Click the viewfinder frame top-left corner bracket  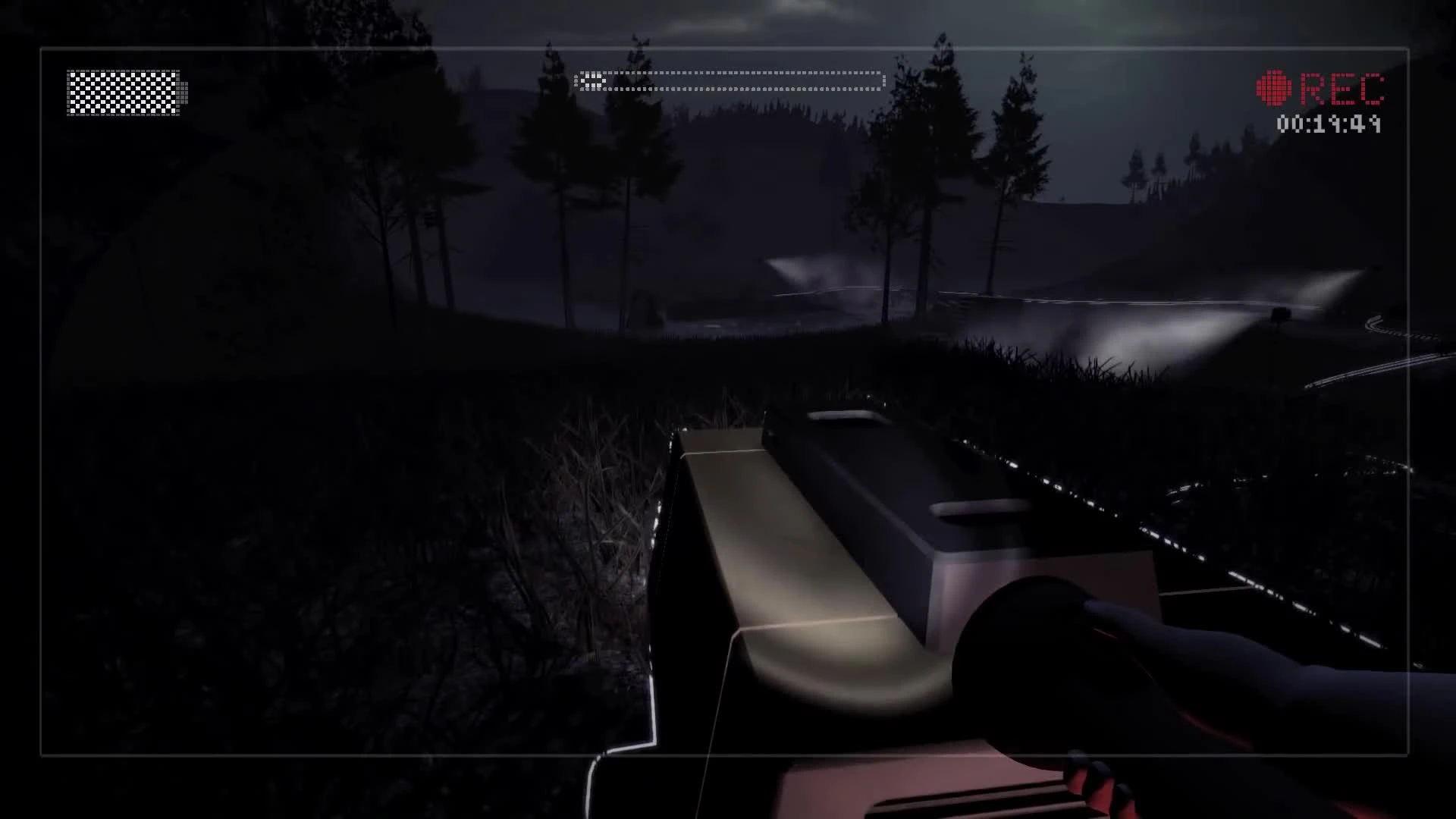click(42, 49)
